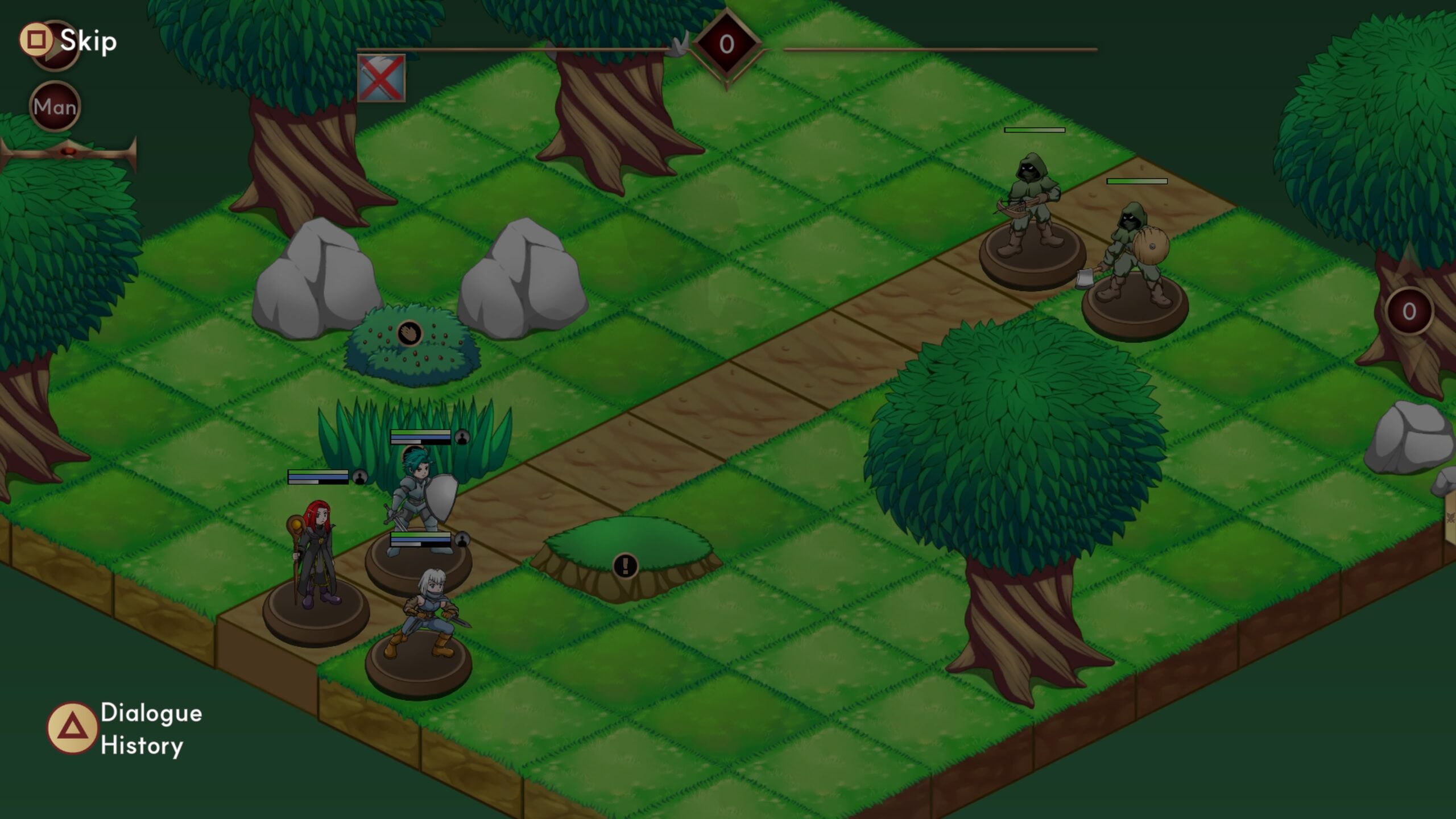Toggle the round 'Man' mode button
This screenshot has width=1456, height=819.
pyautogui.click(x=55, y=106)
